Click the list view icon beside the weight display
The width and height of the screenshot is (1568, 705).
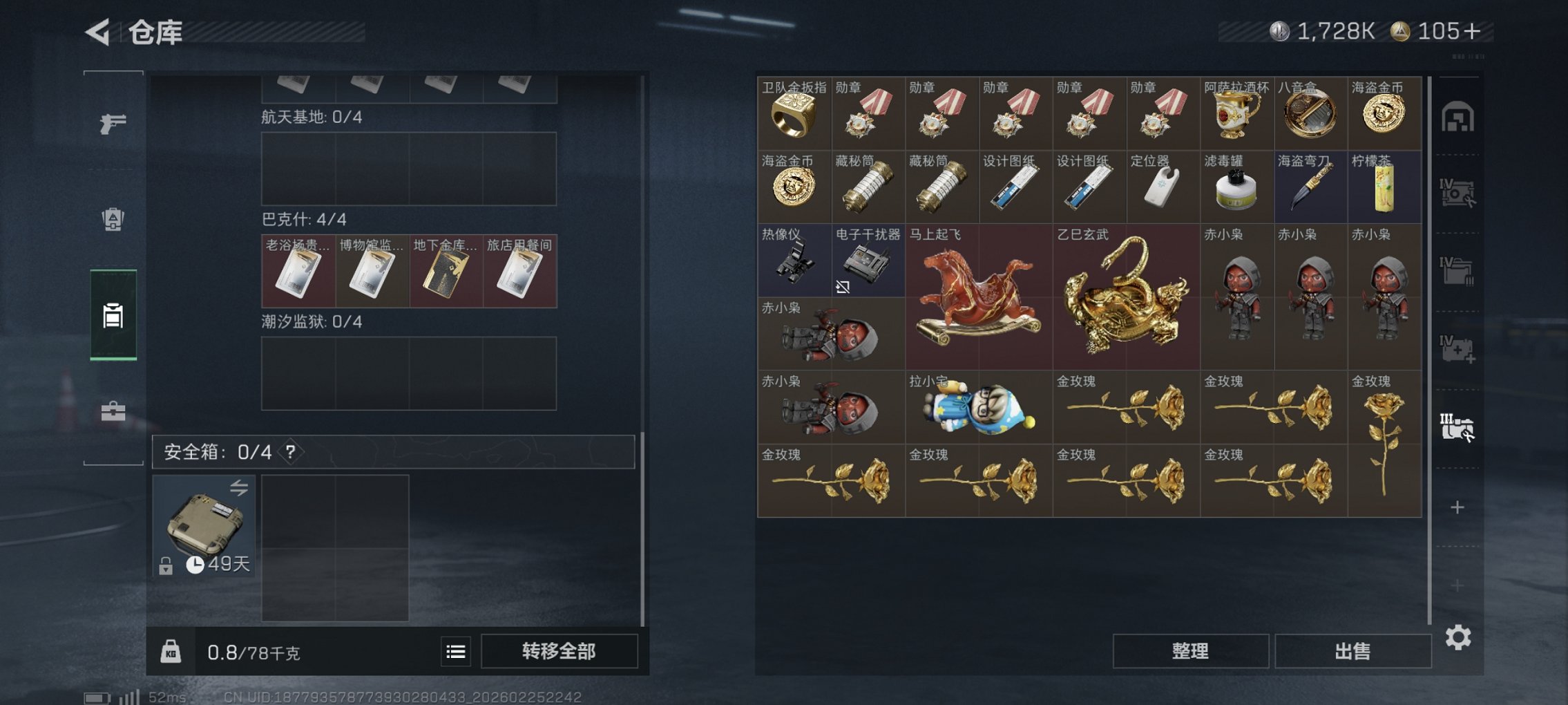[x=455, y=650]
